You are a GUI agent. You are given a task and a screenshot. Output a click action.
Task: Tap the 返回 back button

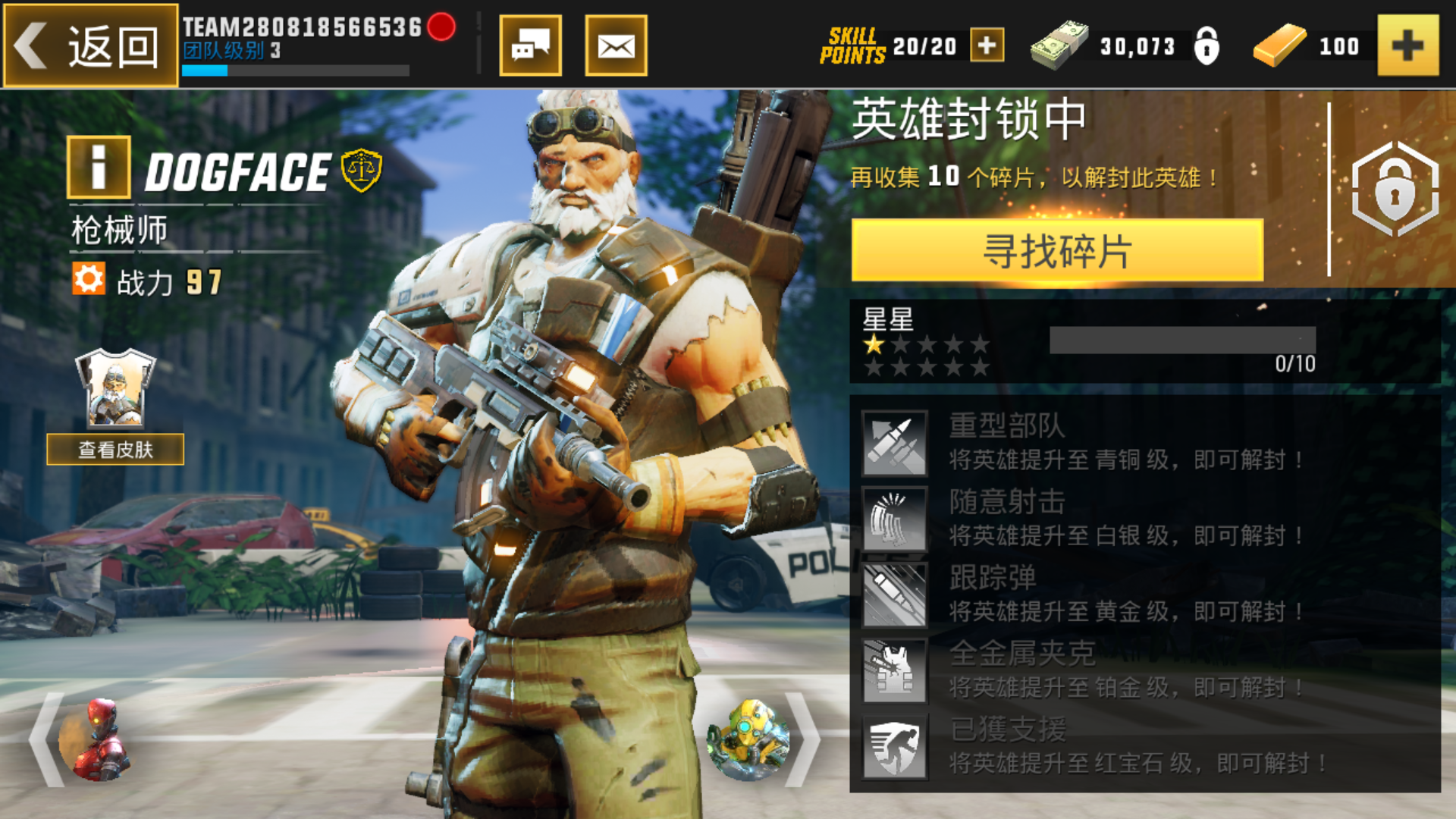point(91,45)
